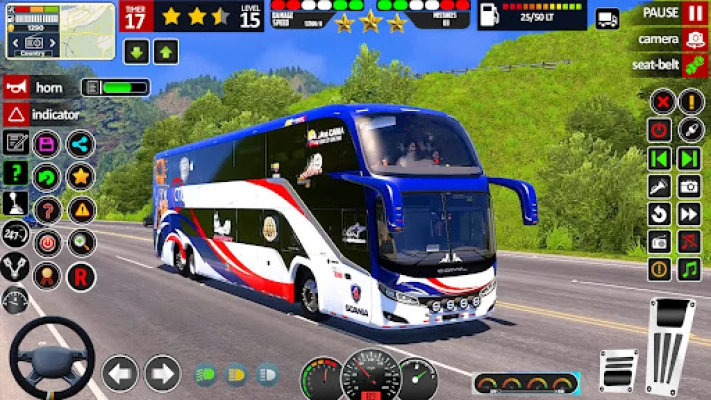
Task: Steer left with the left arrow button
Action: [119, 374]
